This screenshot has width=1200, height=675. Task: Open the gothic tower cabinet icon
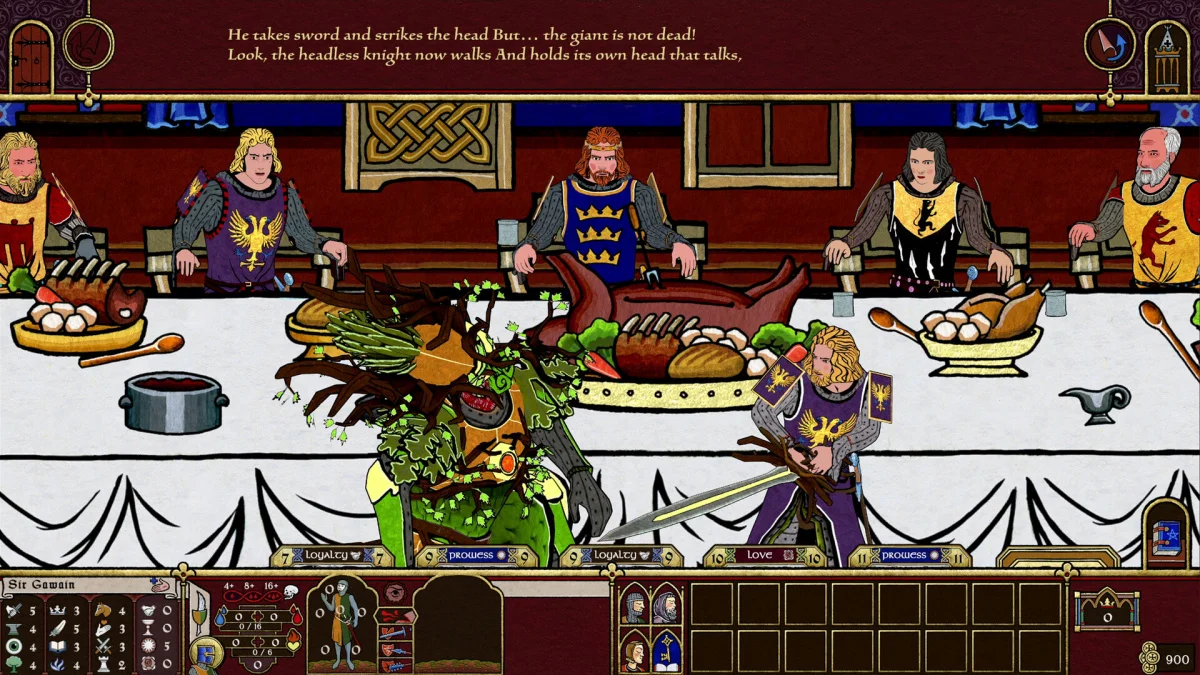click(x=1167, y=56)
